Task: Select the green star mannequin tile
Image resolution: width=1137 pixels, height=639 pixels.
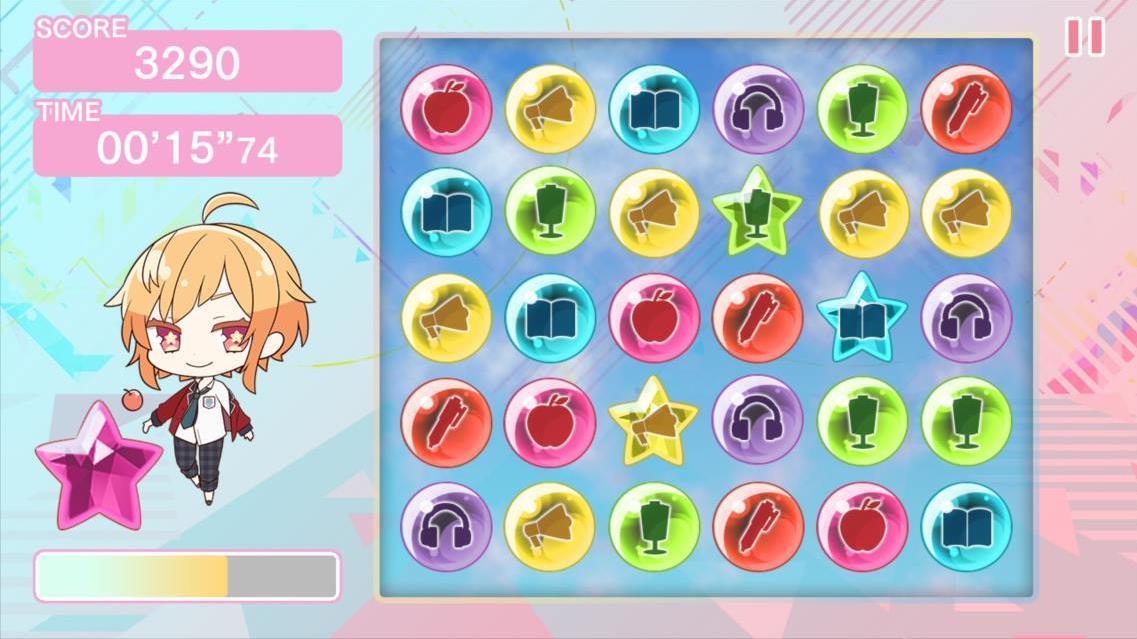Action: [757, 212]
